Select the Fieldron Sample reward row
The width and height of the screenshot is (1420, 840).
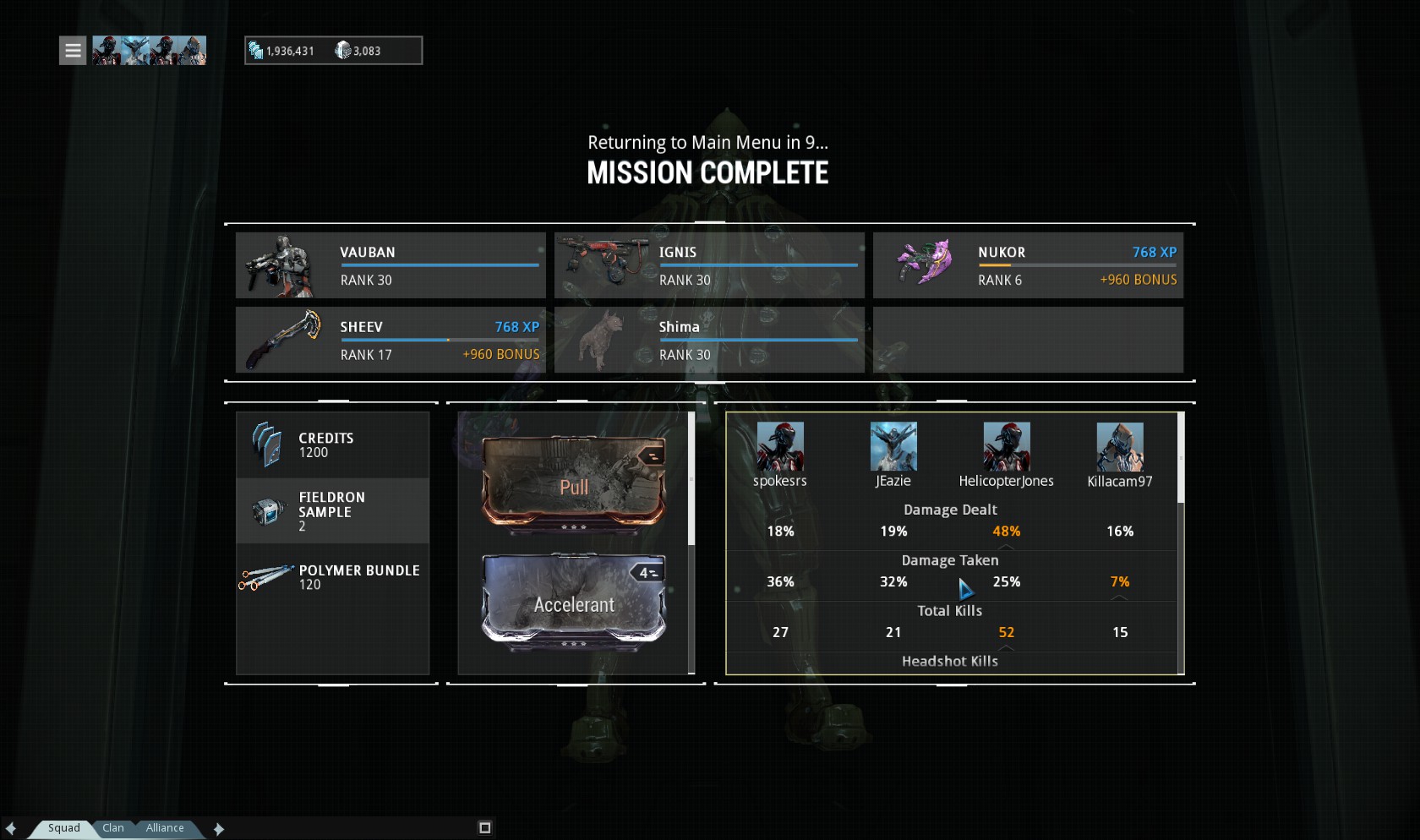coord(333,510)
